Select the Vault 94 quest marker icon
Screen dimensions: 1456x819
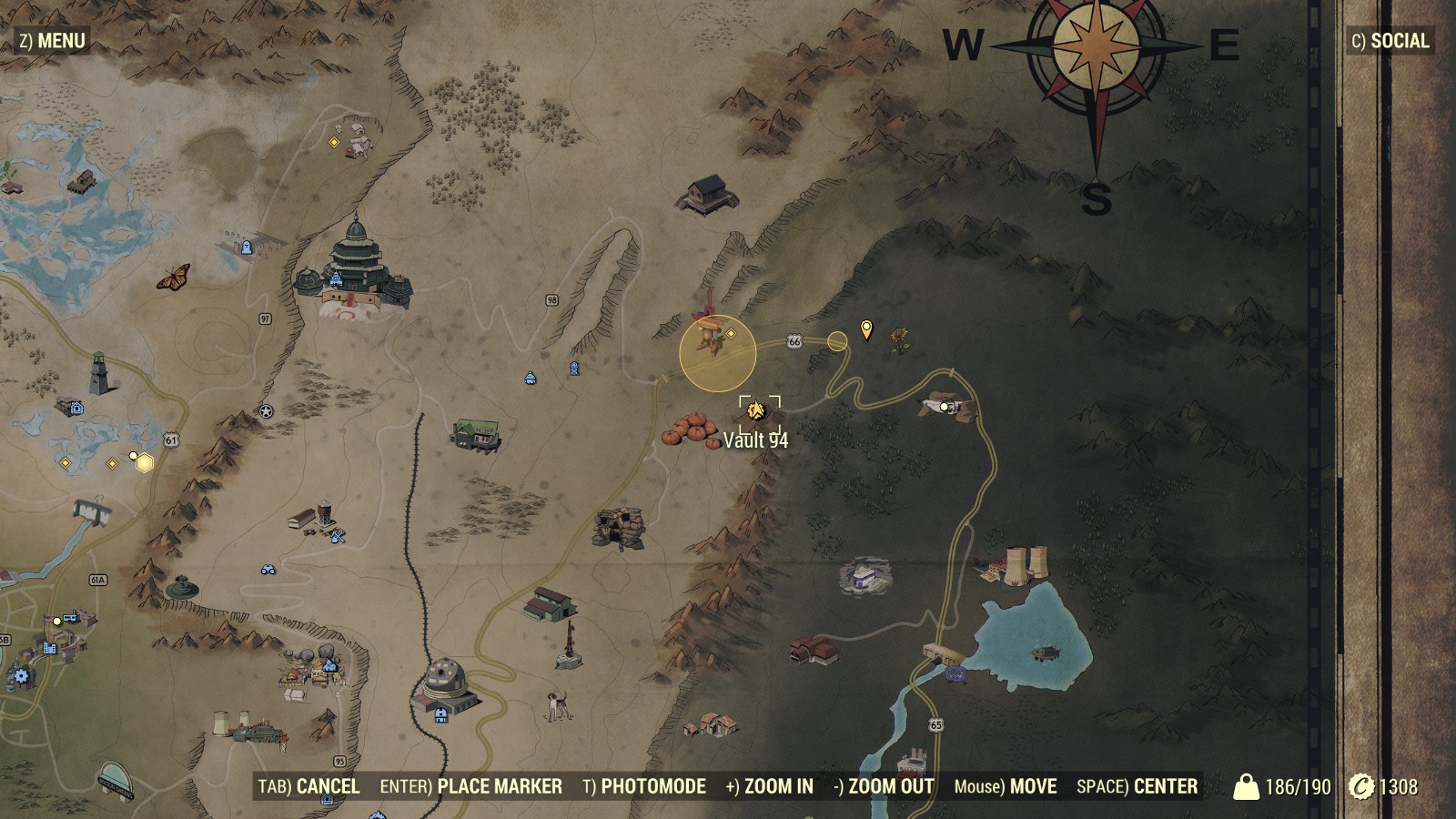tap(754, 409)
